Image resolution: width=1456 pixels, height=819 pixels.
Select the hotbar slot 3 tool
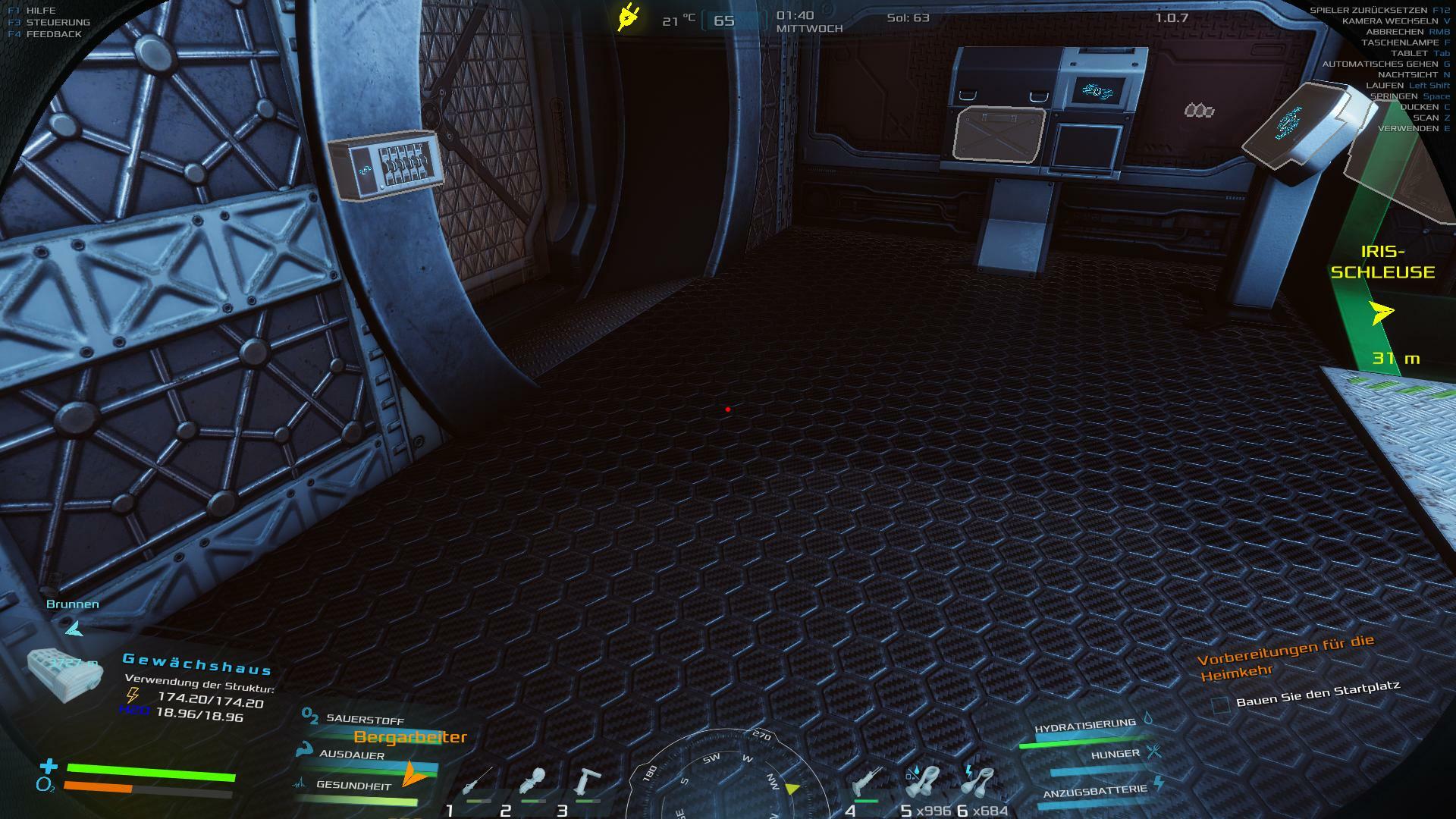587,783
